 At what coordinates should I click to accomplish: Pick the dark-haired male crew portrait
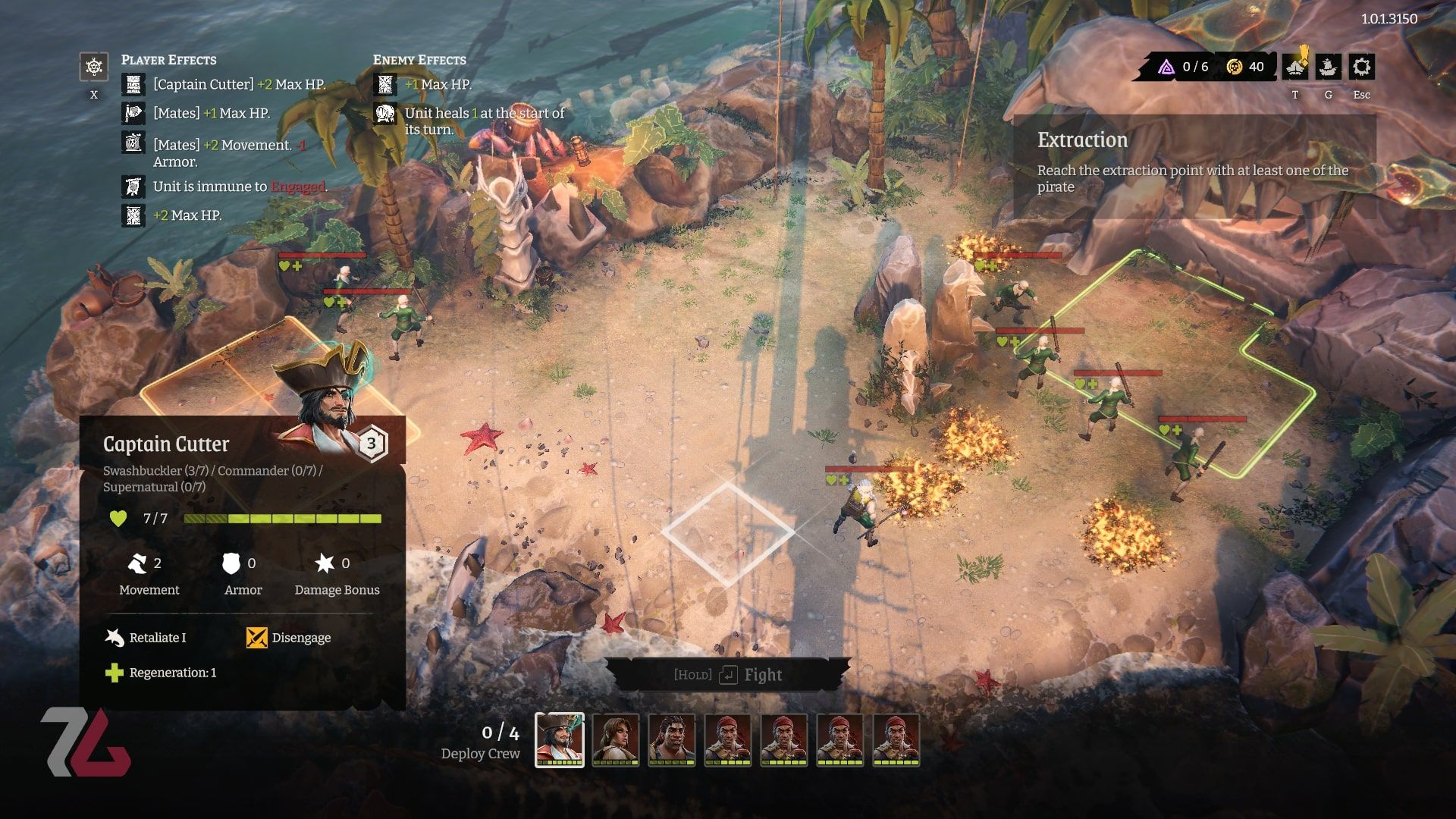pos(672,739)
